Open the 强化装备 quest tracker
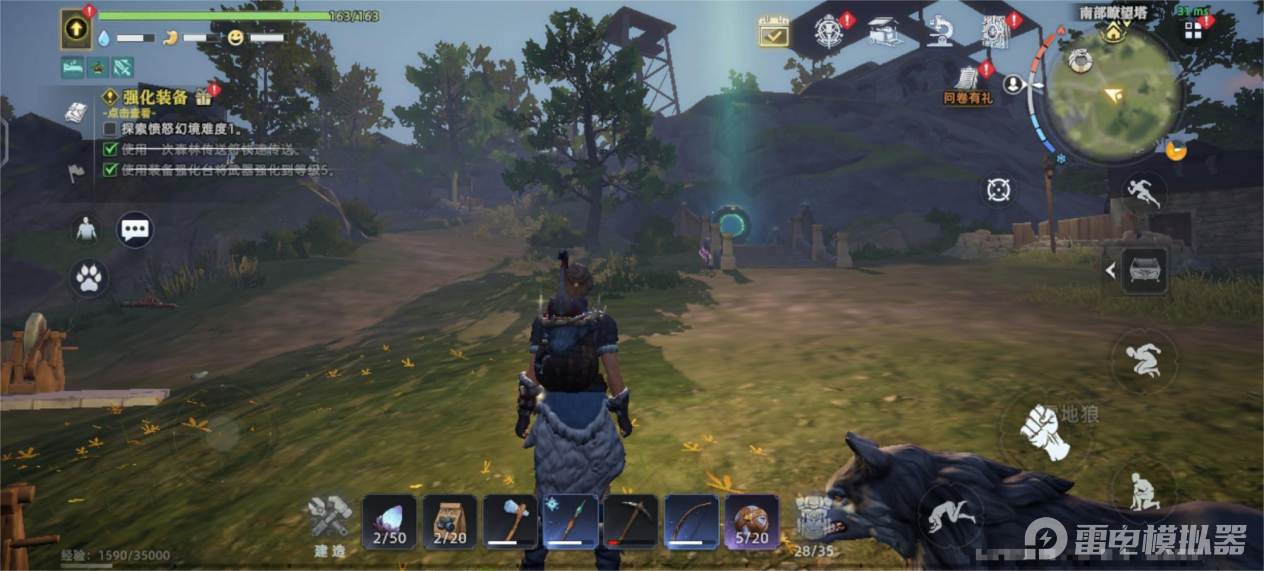Screen dimensions: 1264x571 145,97
